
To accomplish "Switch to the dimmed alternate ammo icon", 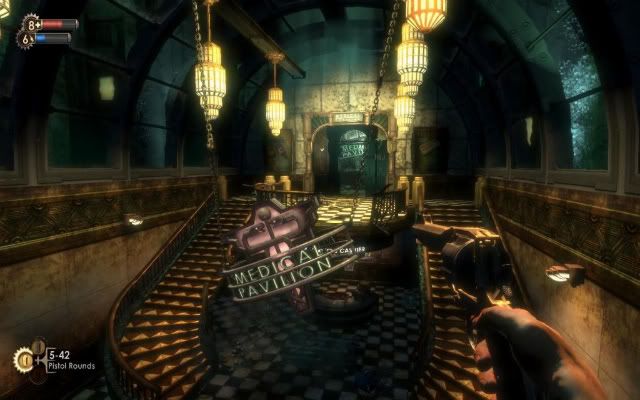I will click(39, 346).
